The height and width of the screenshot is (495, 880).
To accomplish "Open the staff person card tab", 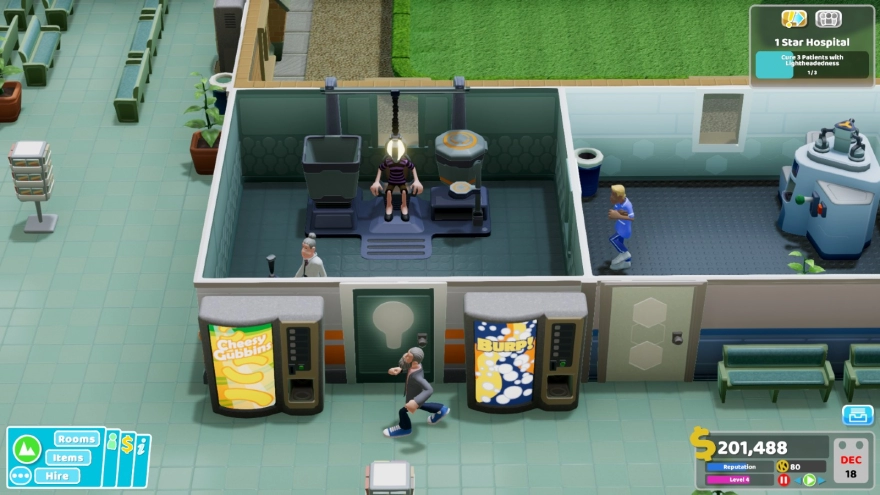I will (x=113, y=445).
